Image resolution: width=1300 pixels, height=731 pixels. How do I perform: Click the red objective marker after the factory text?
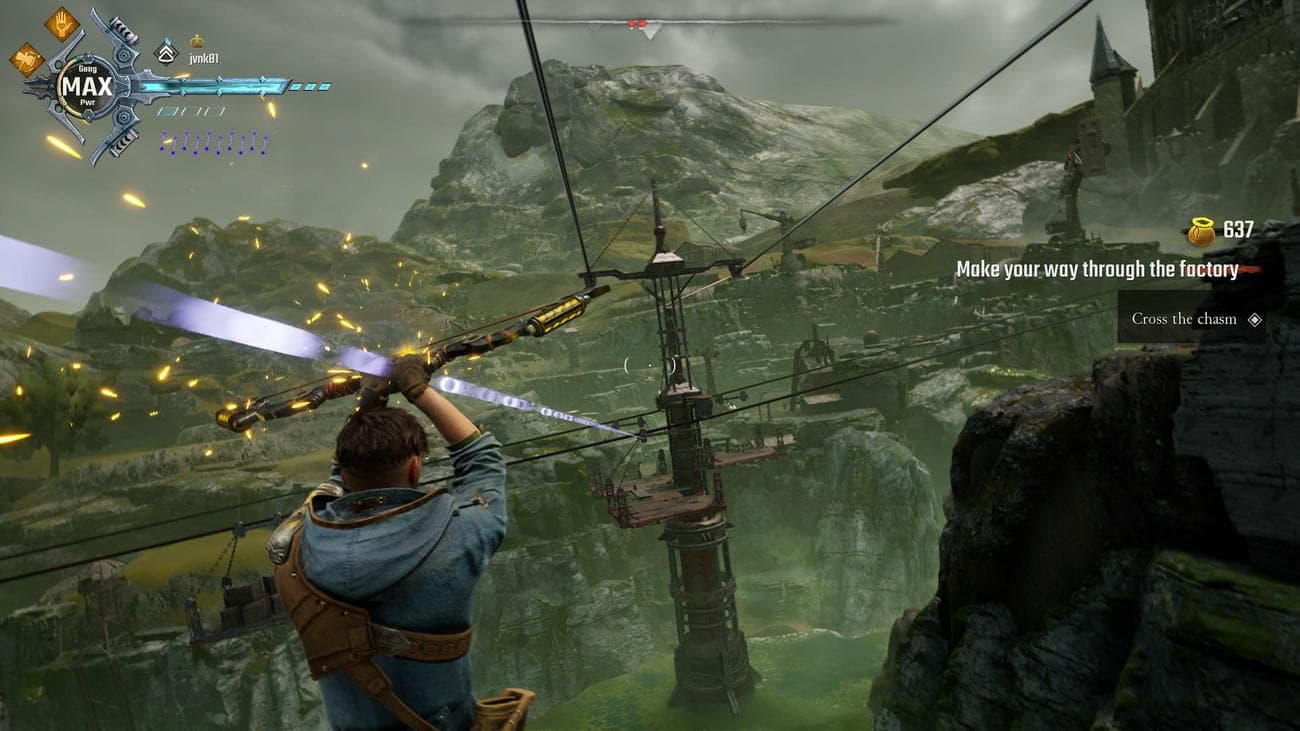tap(1252, 270)
